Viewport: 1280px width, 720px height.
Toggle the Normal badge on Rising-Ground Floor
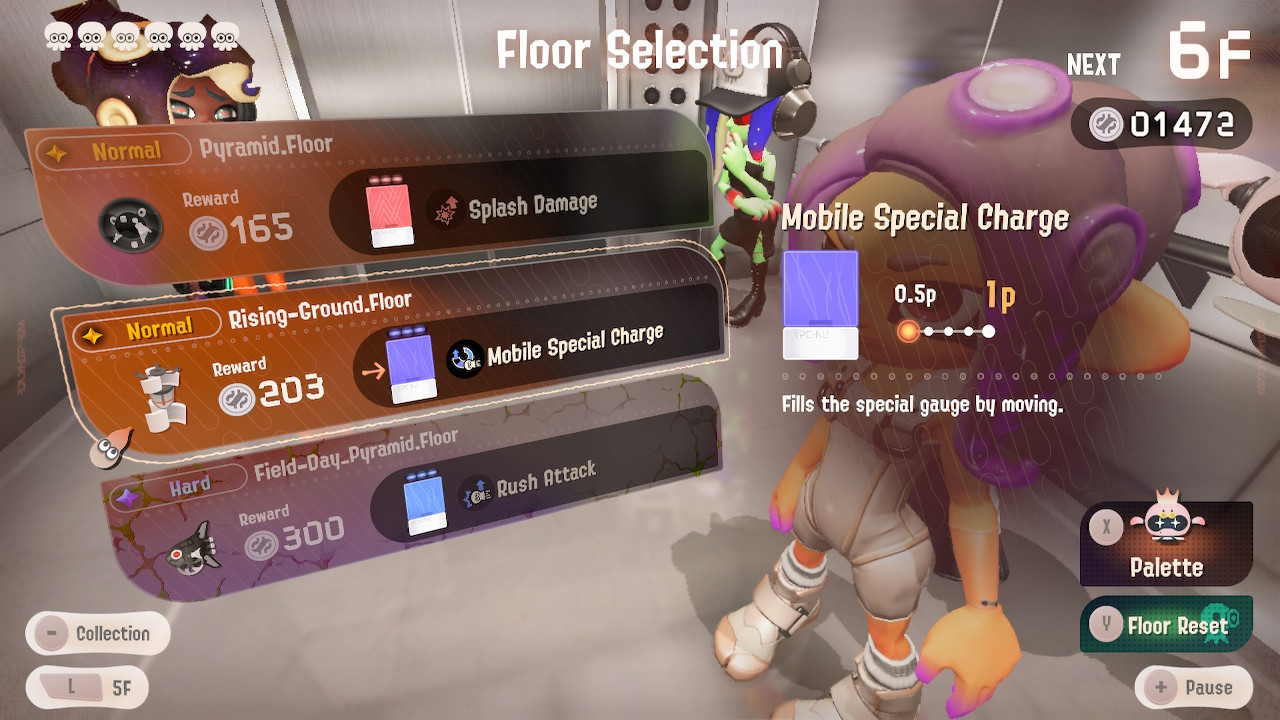148,326
